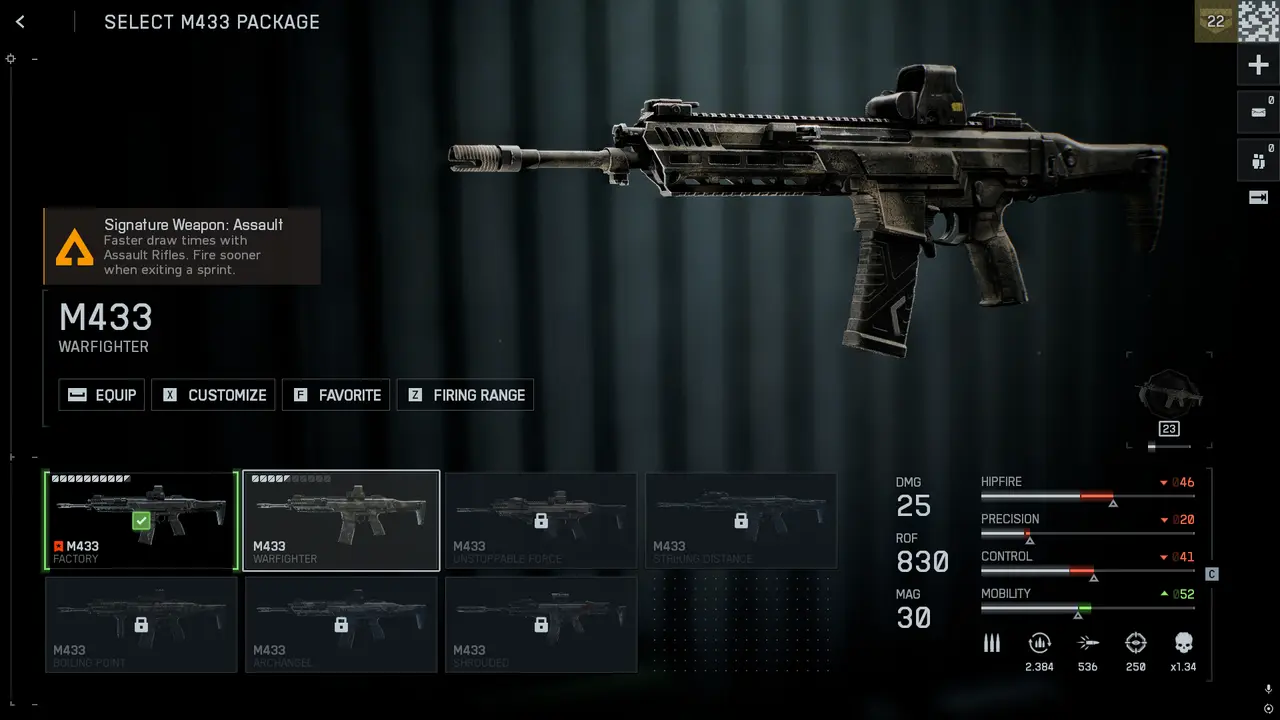Open the mail inbox envelope icon

coord(1258,112)
